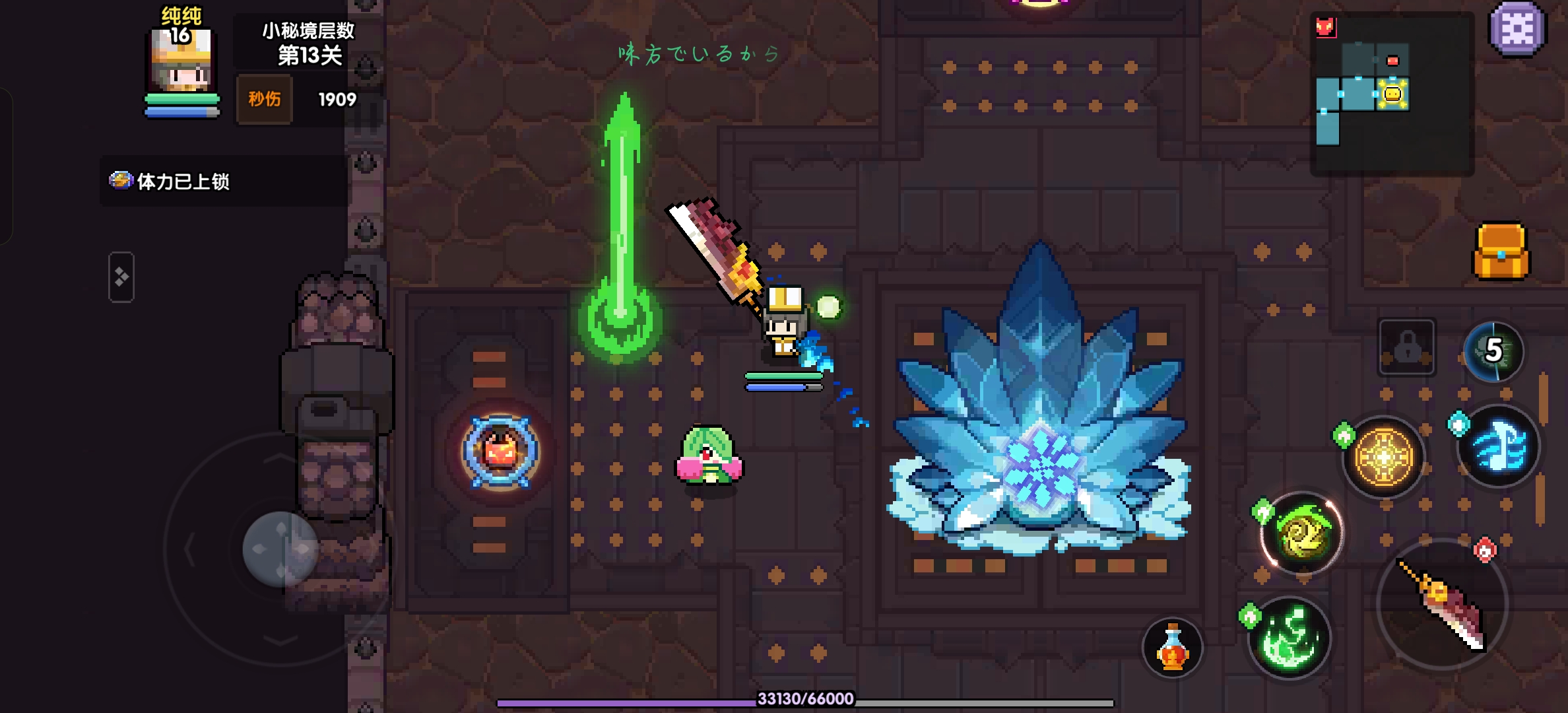Viewport: 1568px width, 713px height.
Task: Attack with the greatsword weapon button
Action: (1443, 604)
